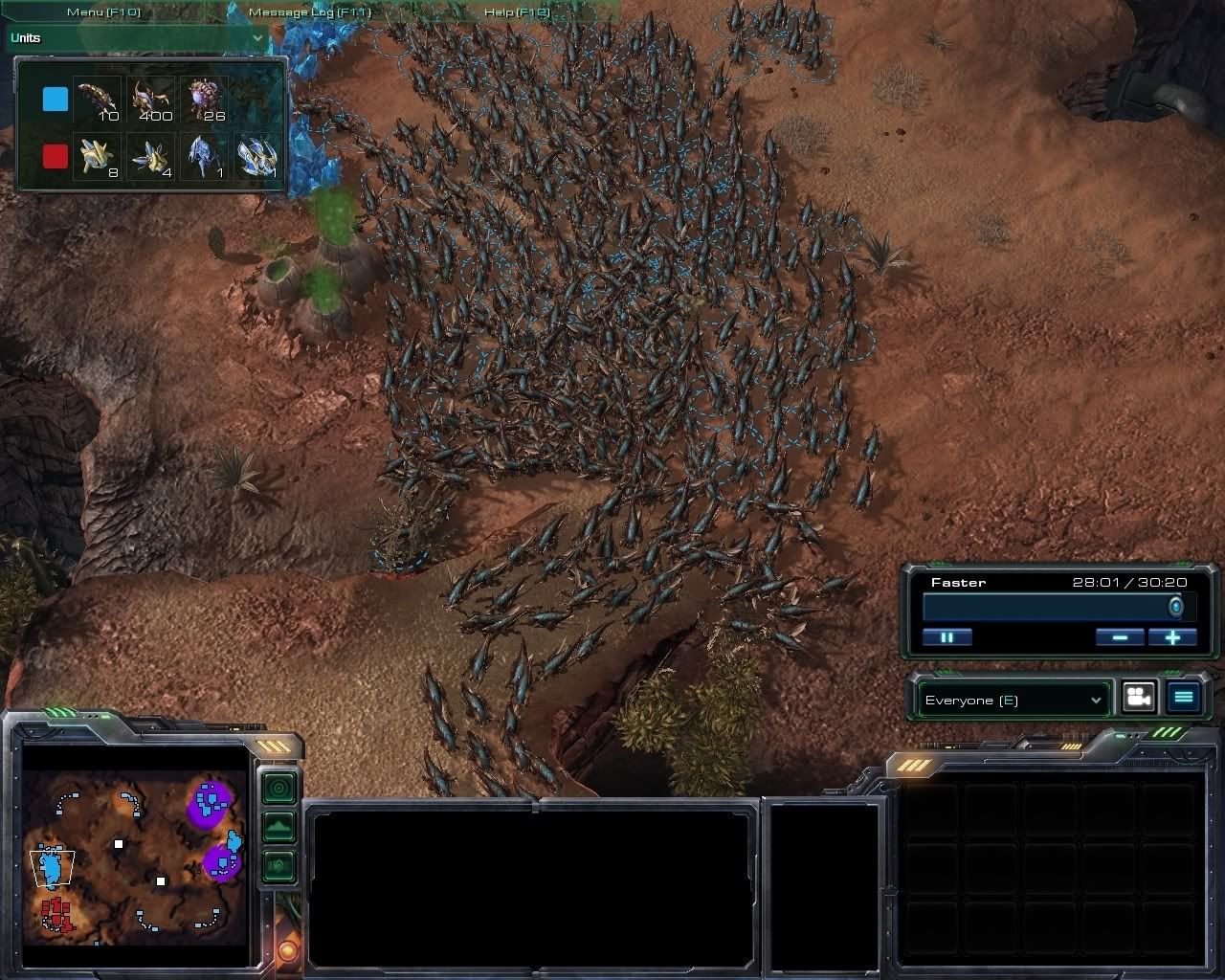Pause the replay playback
The image size is (1225, 980).
[x=947, y=637]
